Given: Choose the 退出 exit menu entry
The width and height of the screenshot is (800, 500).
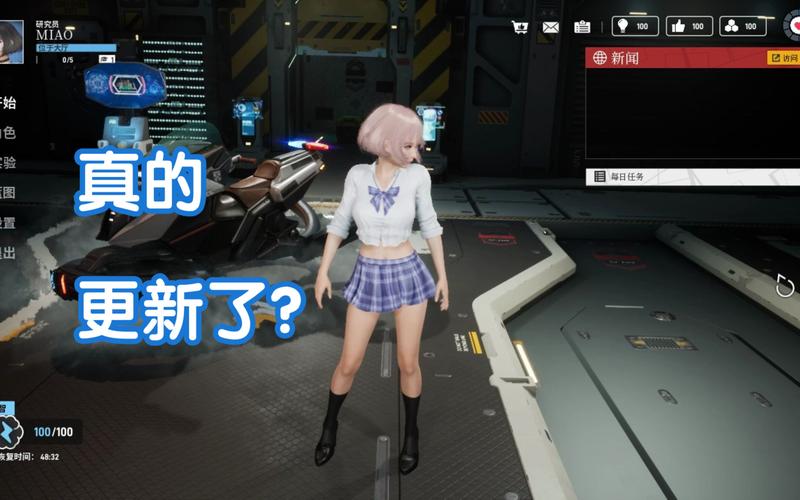Looking at the screenshot, I should [x=8, y=253].
